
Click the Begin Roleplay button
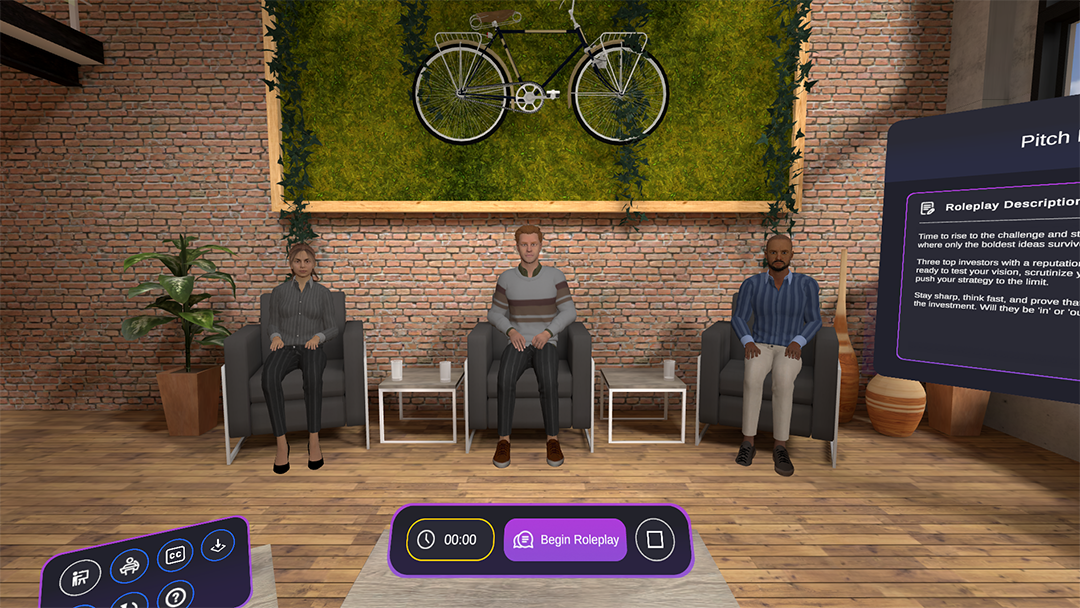coord(565,540)
